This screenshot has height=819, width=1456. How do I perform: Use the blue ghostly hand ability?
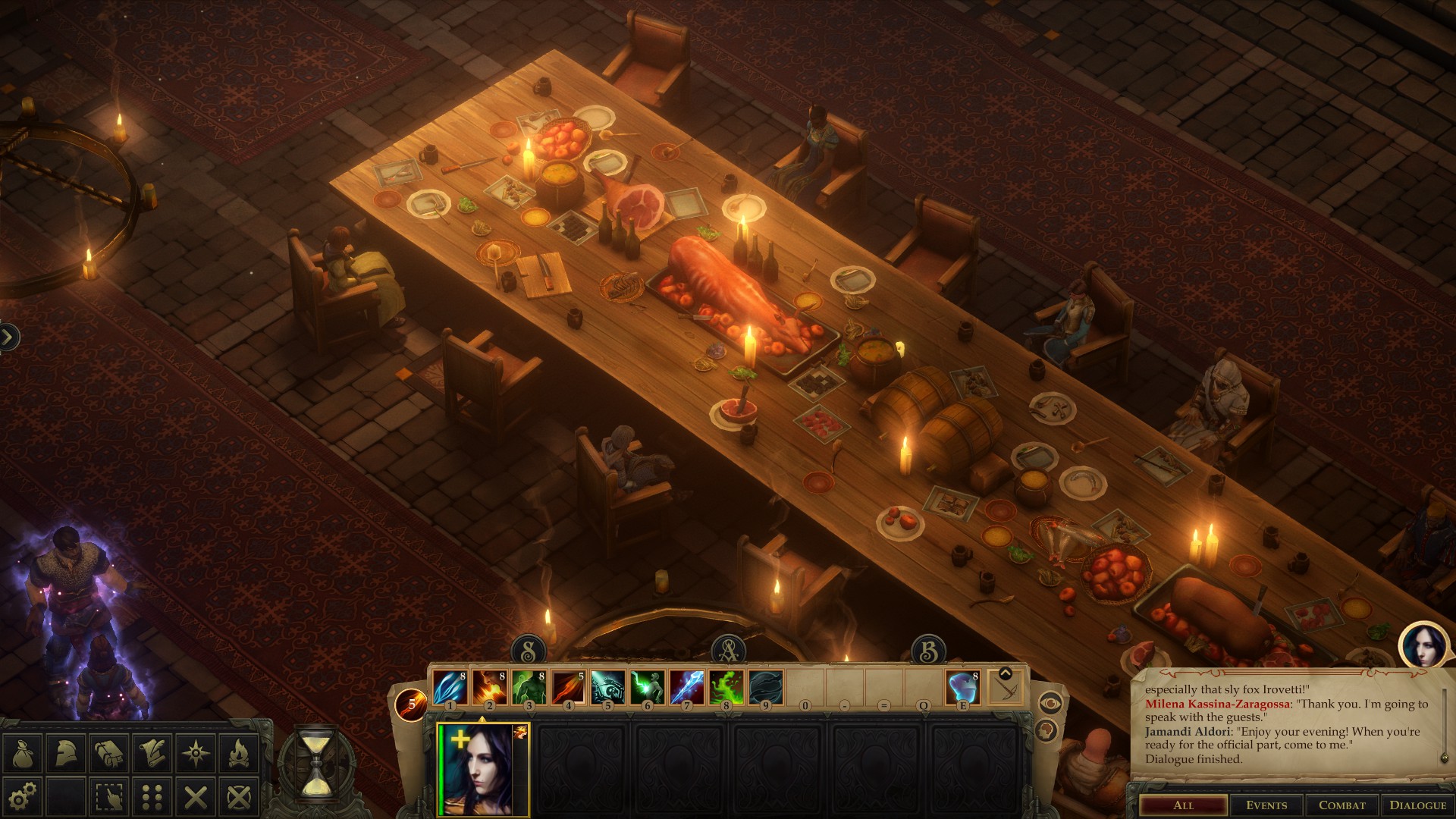pyautogui.click(x=963, y=688)
